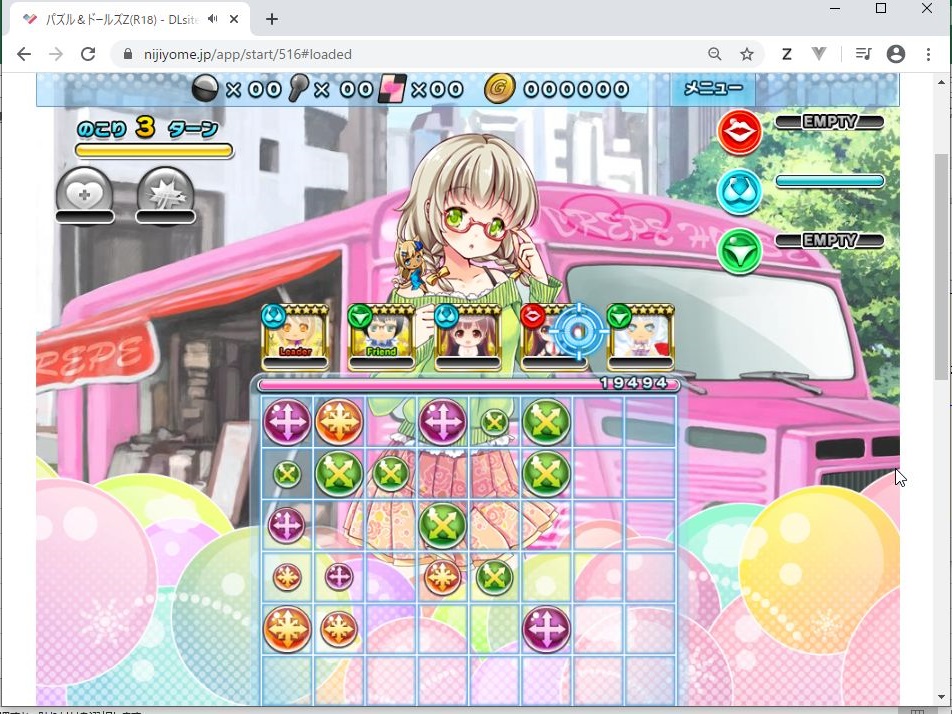Reload the browser page
The image size is (952, 714).
[88, 54]
